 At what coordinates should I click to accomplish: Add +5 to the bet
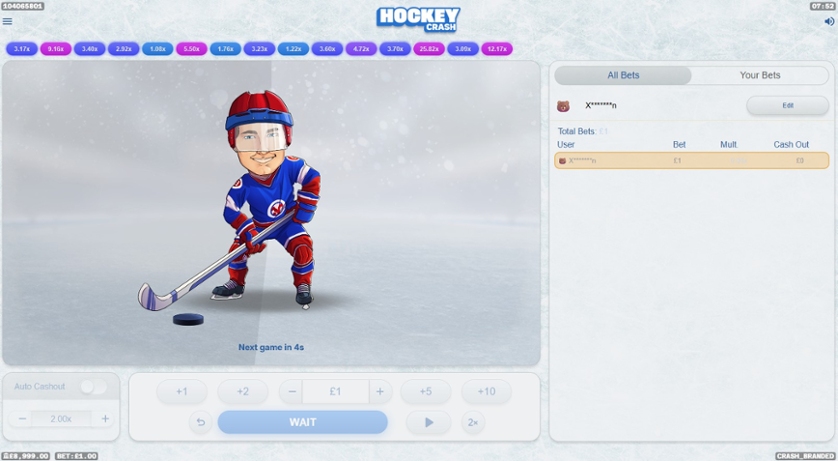pyautogui.click(x=425, y=392)
